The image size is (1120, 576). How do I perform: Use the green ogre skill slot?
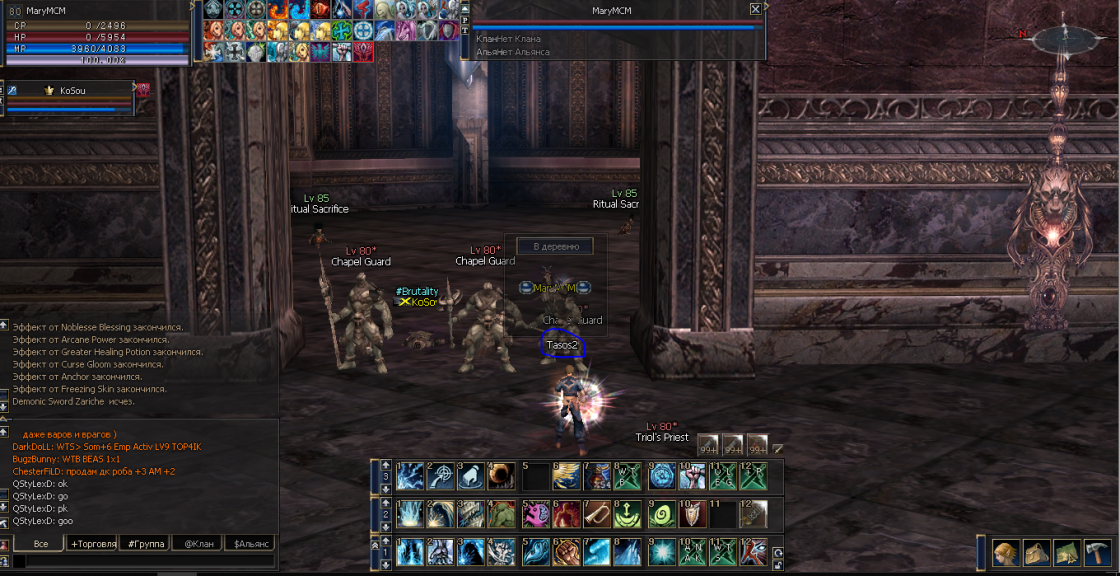click(503, 514)
